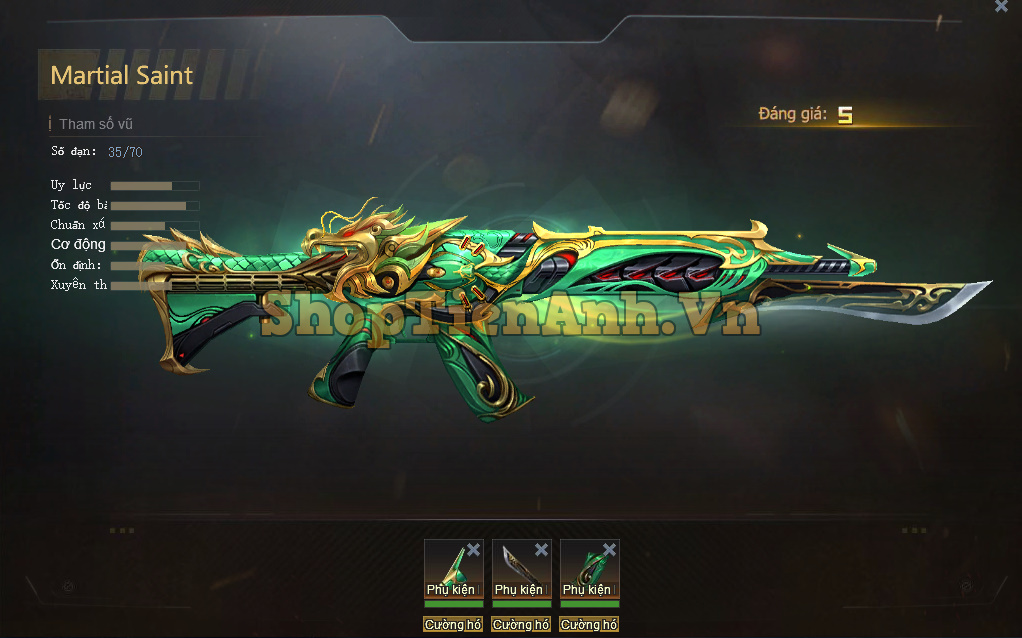1022x638 pixels.
Task: Click Cường hóa under the green magazine accessory
Action: click(589, 625)
